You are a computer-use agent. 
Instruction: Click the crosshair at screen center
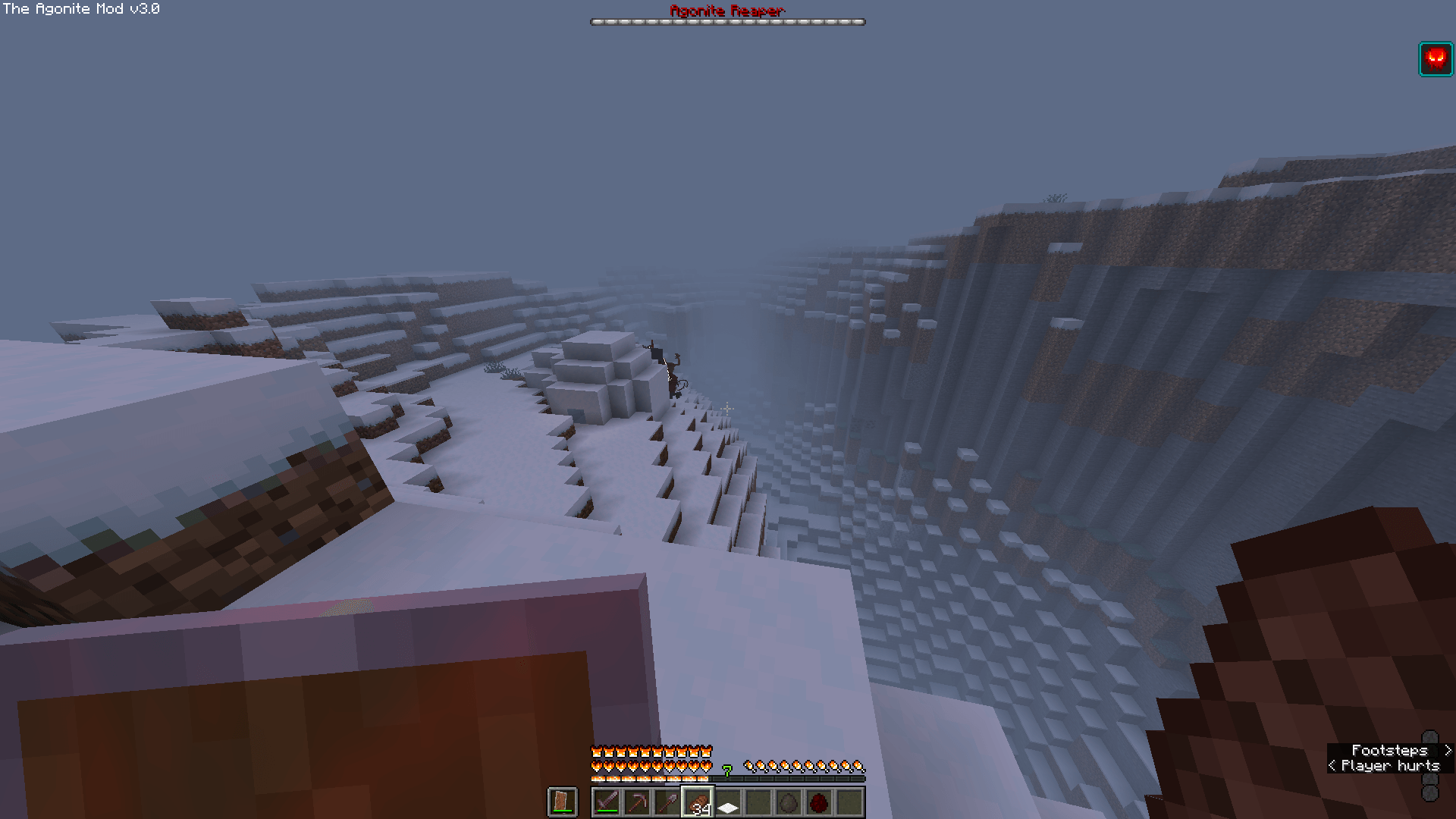point(728,409)
